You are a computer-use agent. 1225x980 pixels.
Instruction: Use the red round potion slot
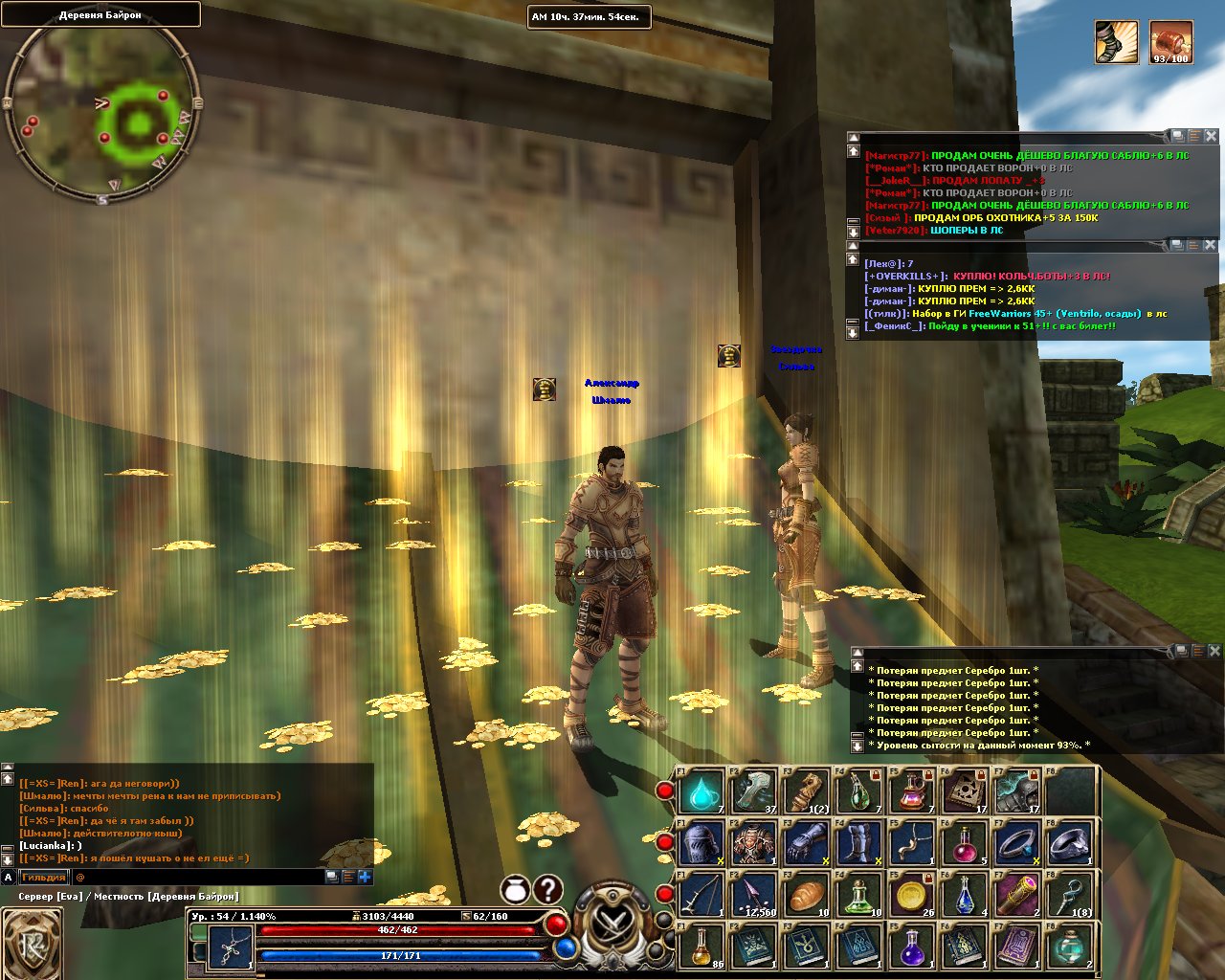pos(964,844)
